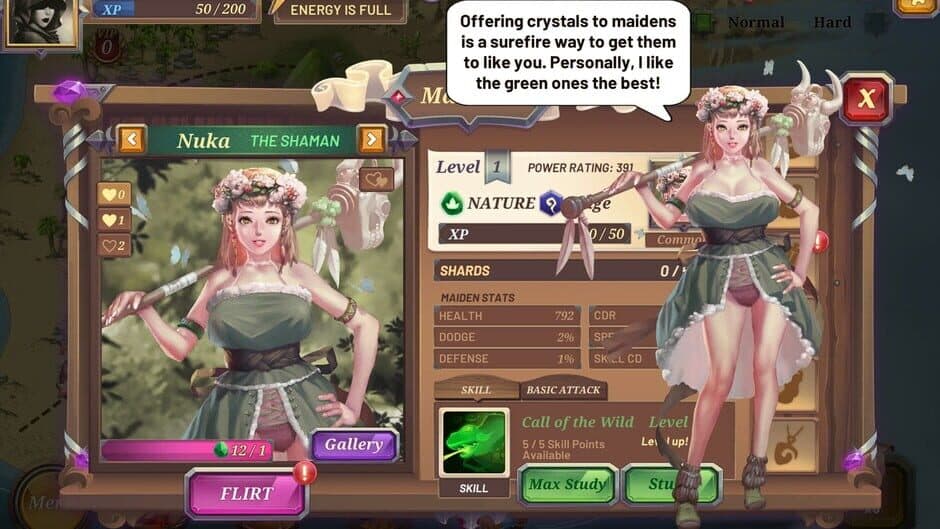Select the first heart level marker labeled 0
This screenshot has width=940, height=529.
coord(114,194)
